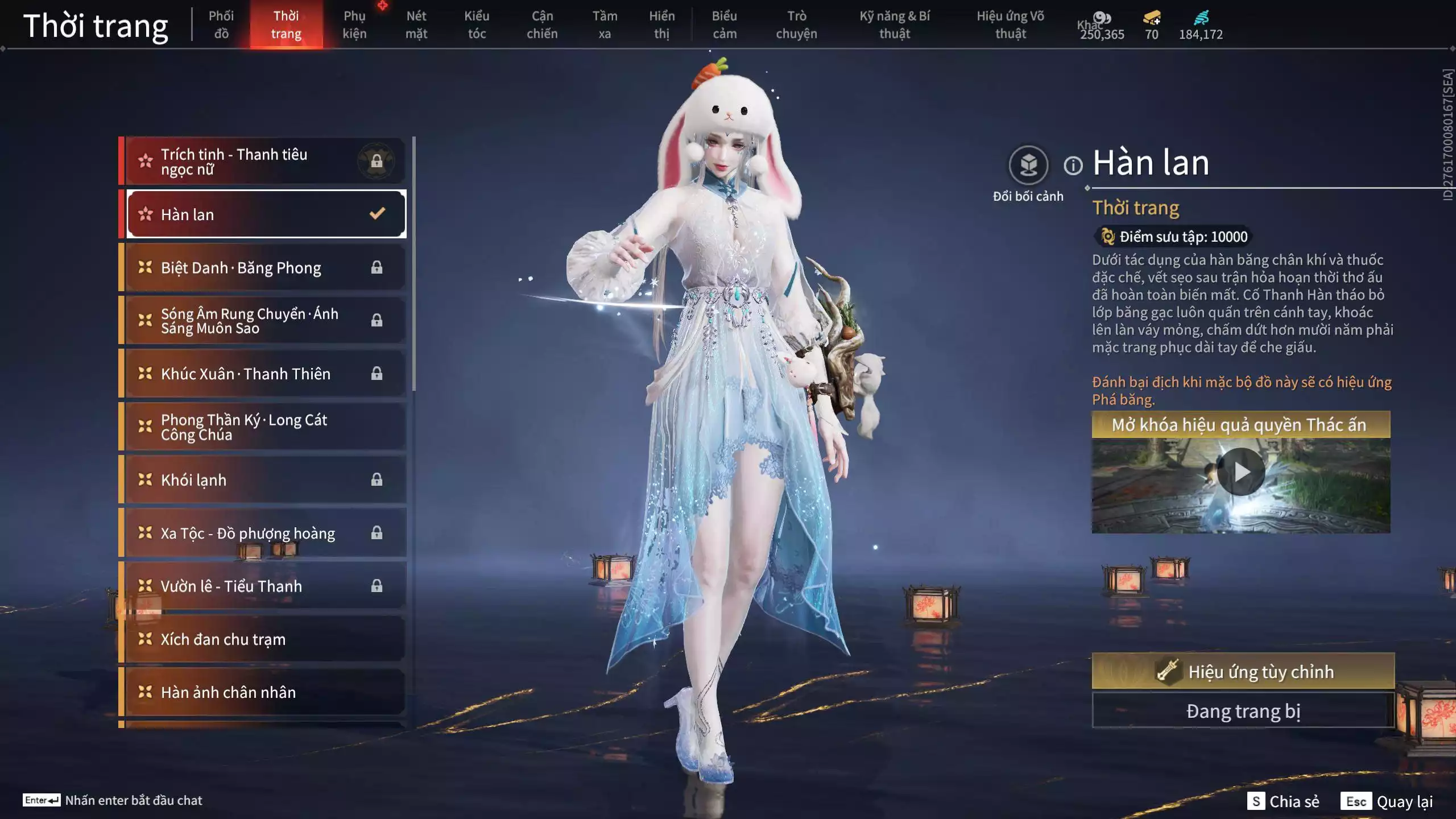This screenshot has height=819, width=1456.
Task: Click the Đổi bối cảnh background icon
Action: (1028, 166)
